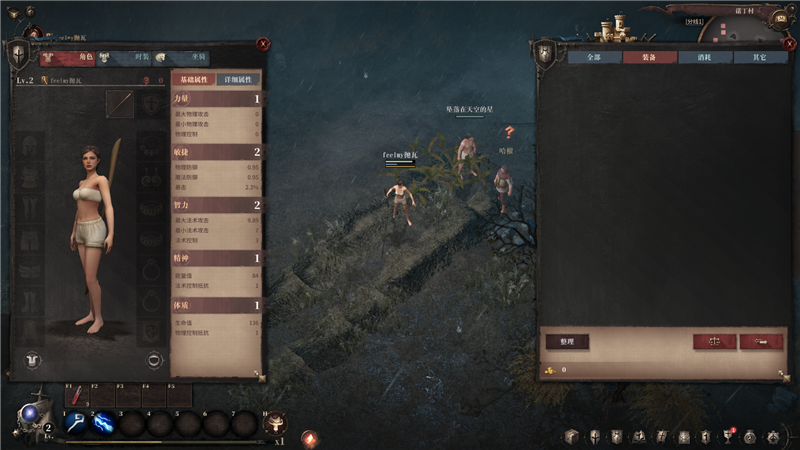This screenshot has height=450, width=800.
Task: Filter inventory by 其它 (other)
Action: [x=760, y=58]
